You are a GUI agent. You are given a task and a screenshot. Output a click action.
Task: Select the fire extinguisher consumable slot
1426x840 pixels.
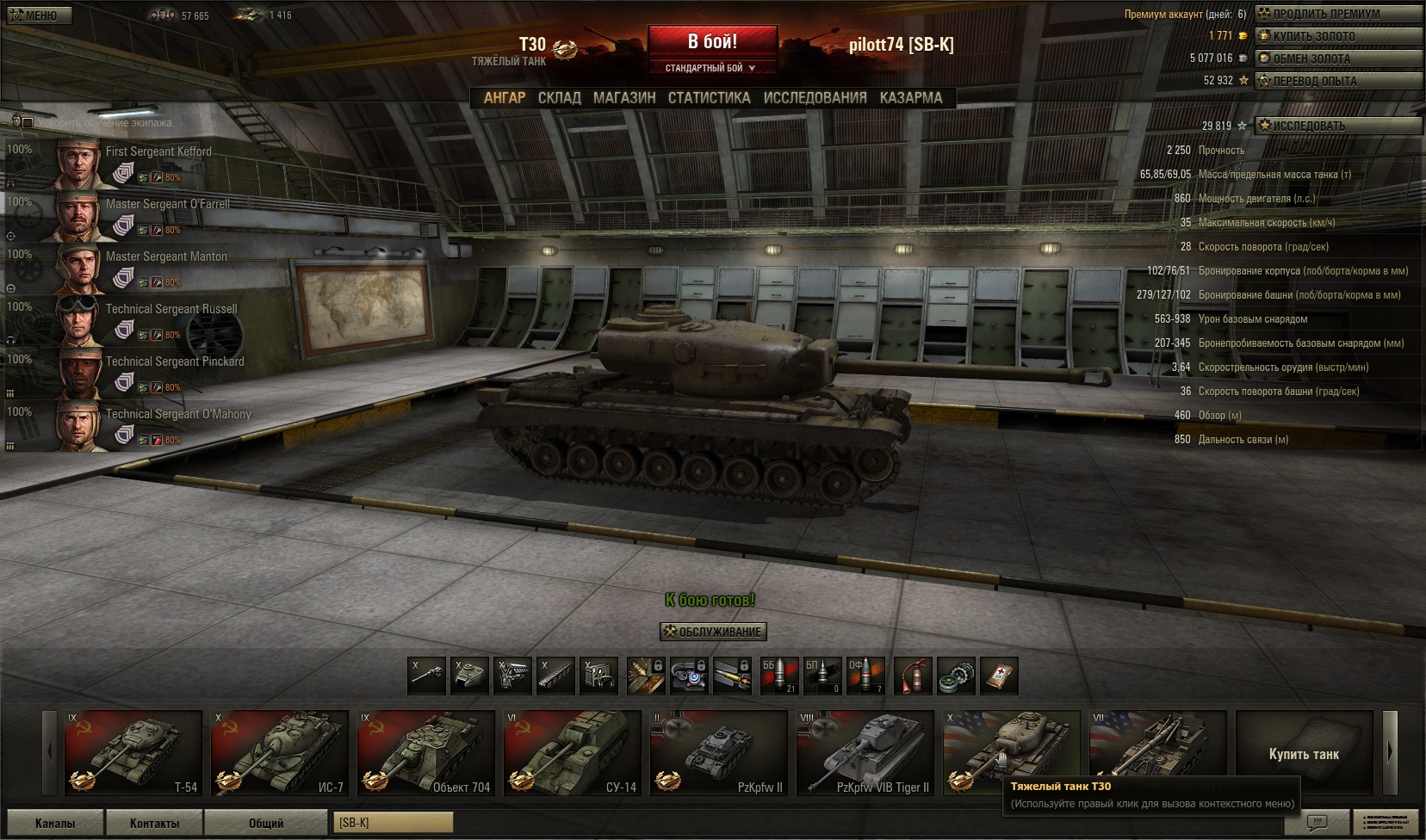click(x=913, y=676)
